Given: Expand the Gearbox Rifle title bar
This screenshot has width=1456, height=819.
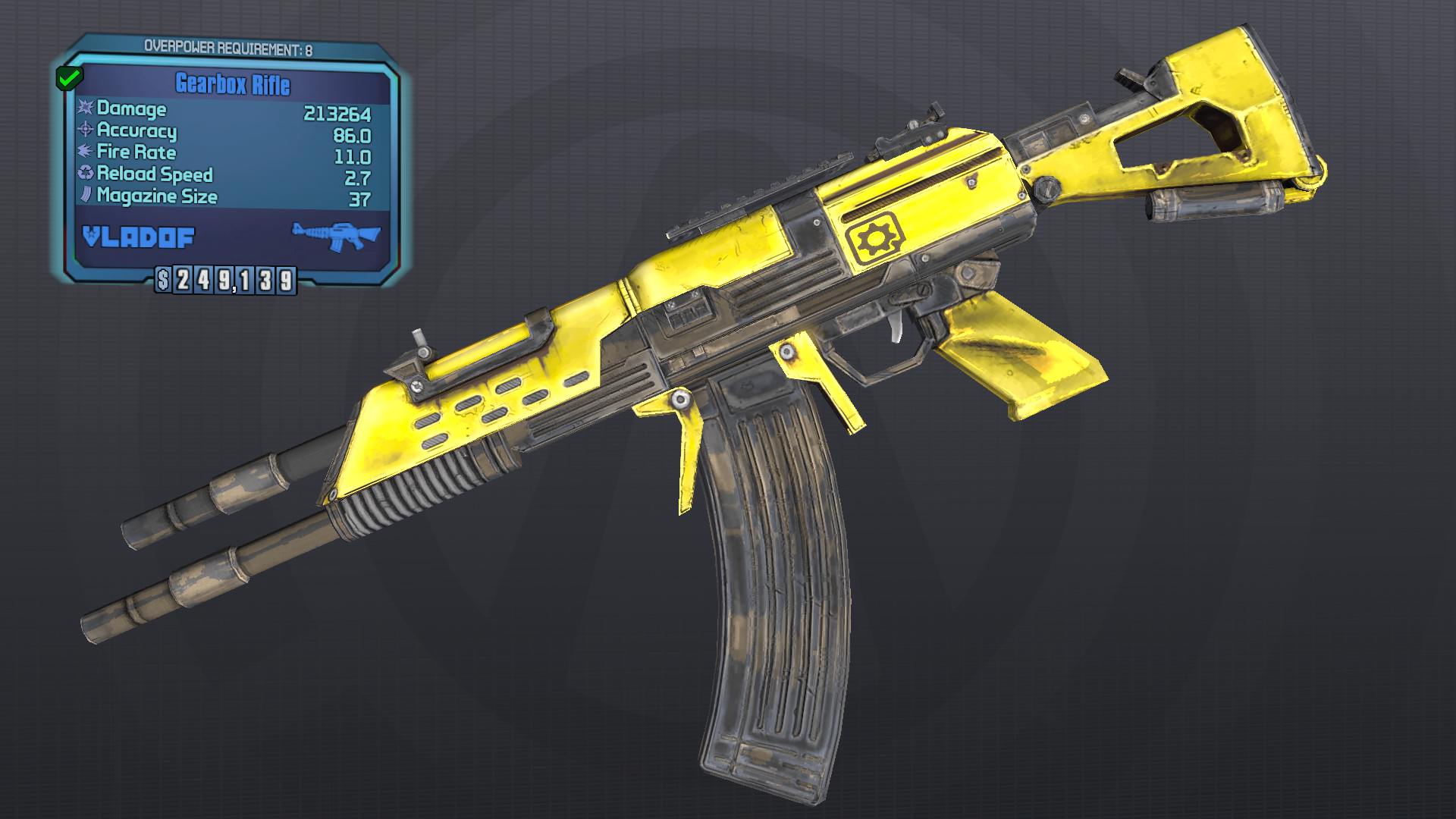Looking at the screenshot, I should coord(231,85).
